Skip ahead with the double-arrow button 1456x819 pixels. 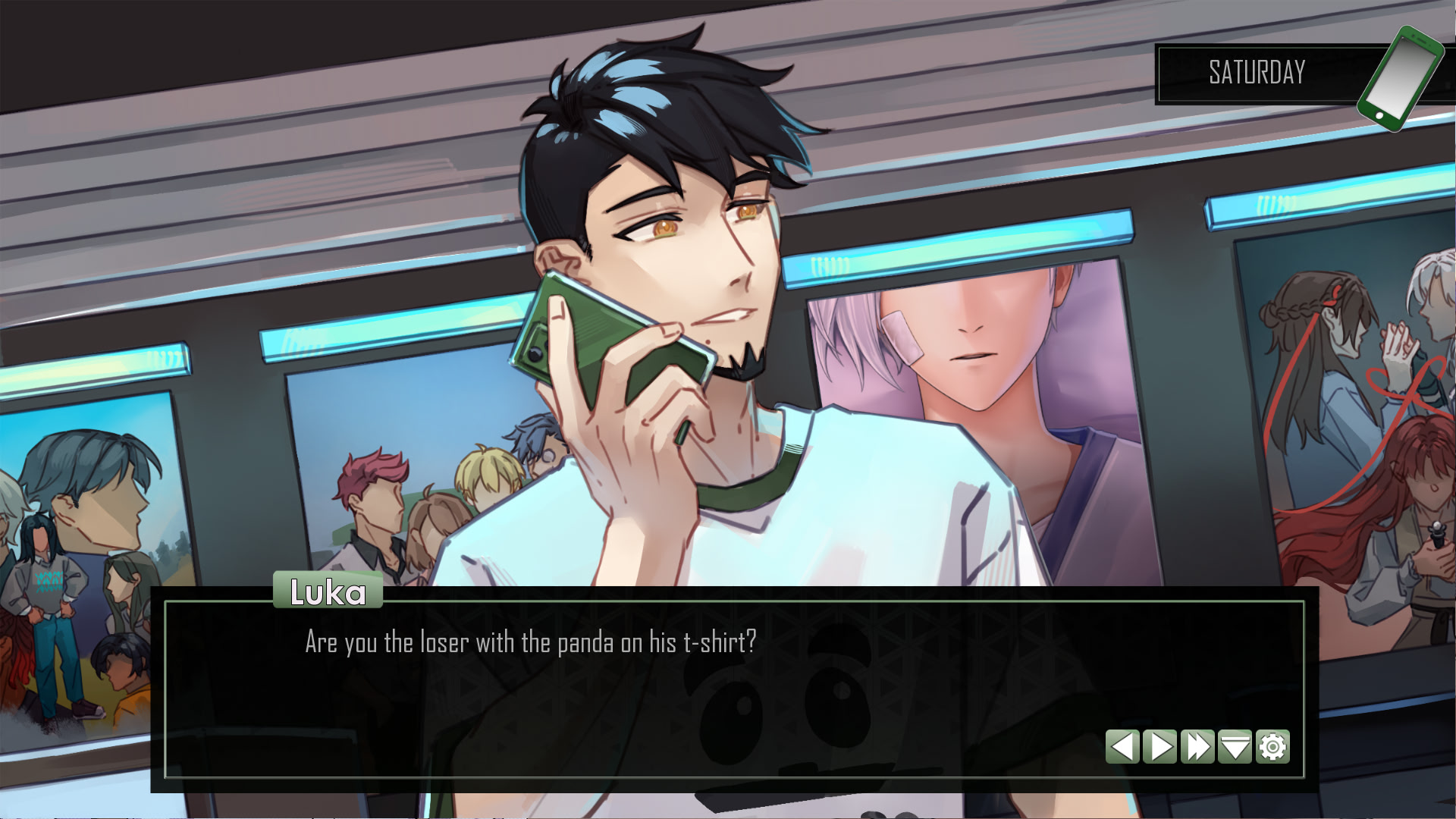coord(1197,747)
